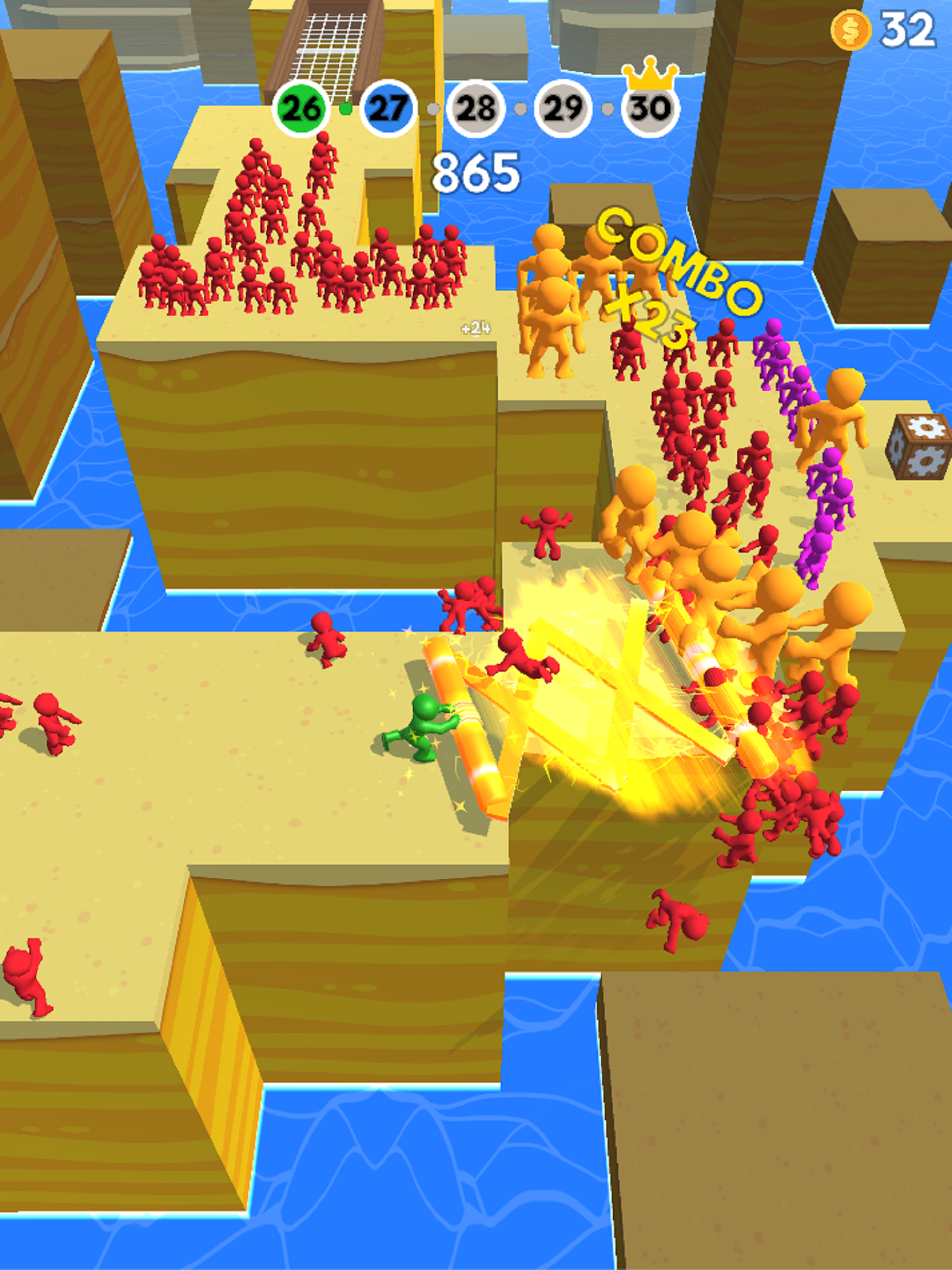The width and height of the screenshot is (952, 1270).
Task: Select the green level 26 marker
Action: tap(301, 109)
